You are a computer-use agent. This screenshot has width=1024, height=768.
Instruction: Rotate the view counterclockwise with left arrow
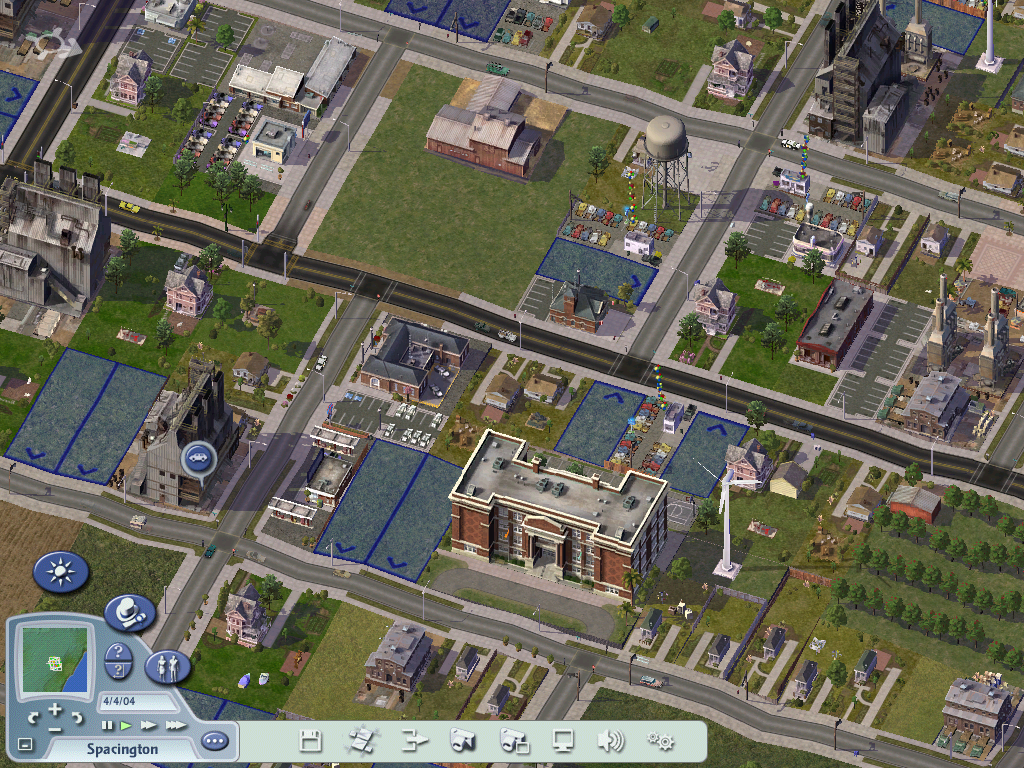(33, 716)
